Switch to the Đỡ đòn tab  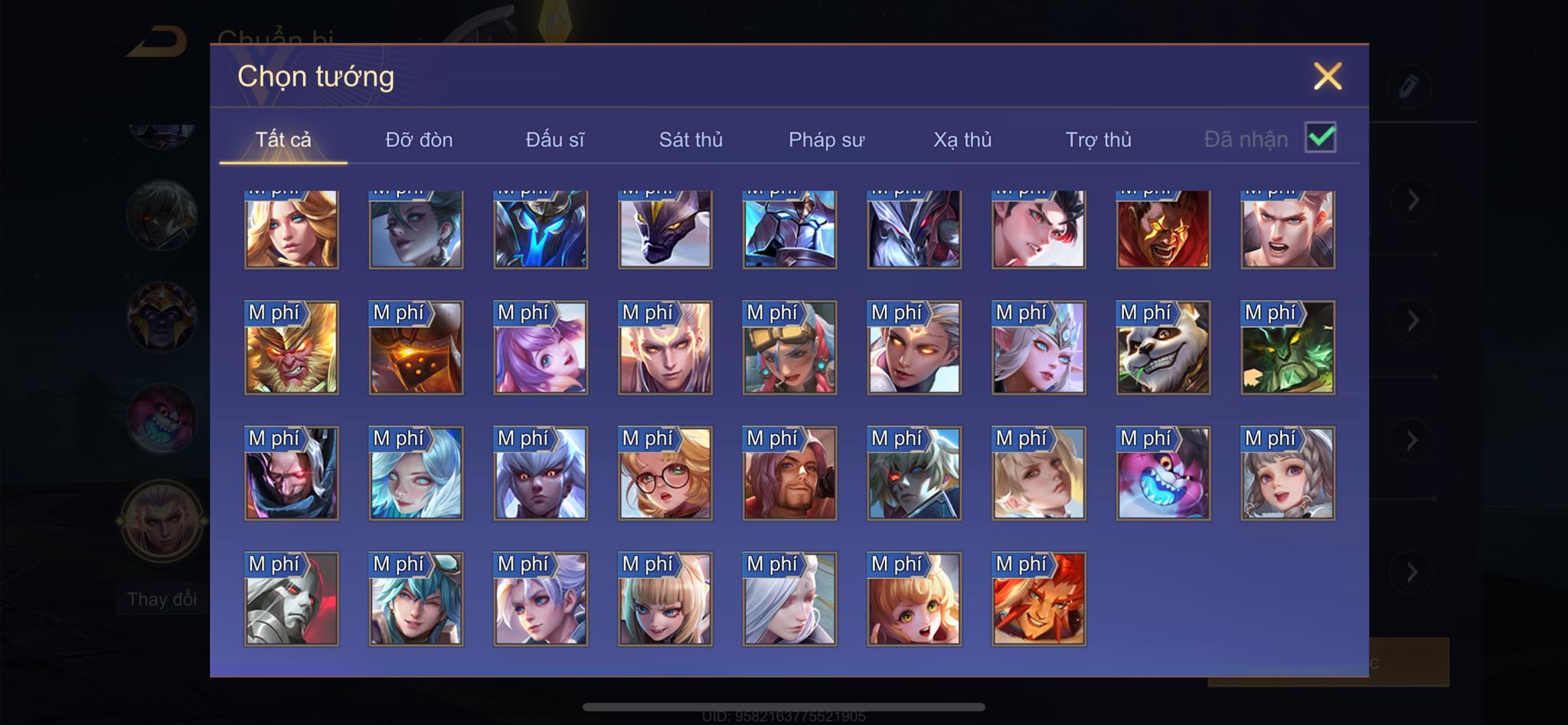click(419, 139)
